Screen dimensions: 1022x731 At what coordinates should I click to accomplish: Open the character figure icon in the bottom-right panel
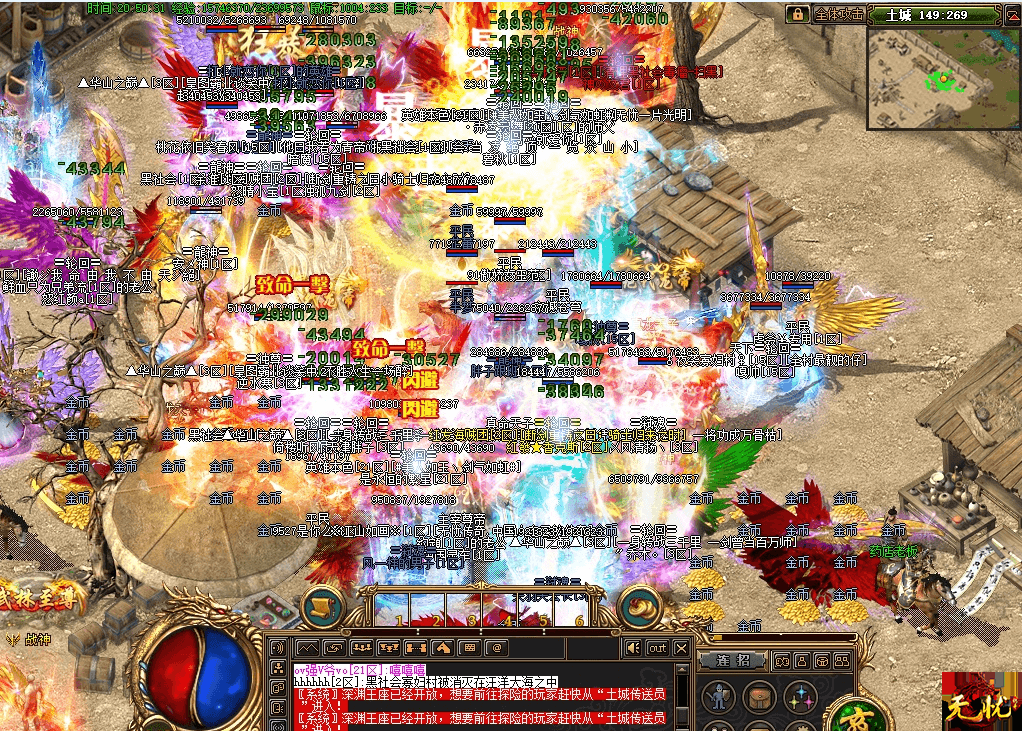[x=718, y=697]
